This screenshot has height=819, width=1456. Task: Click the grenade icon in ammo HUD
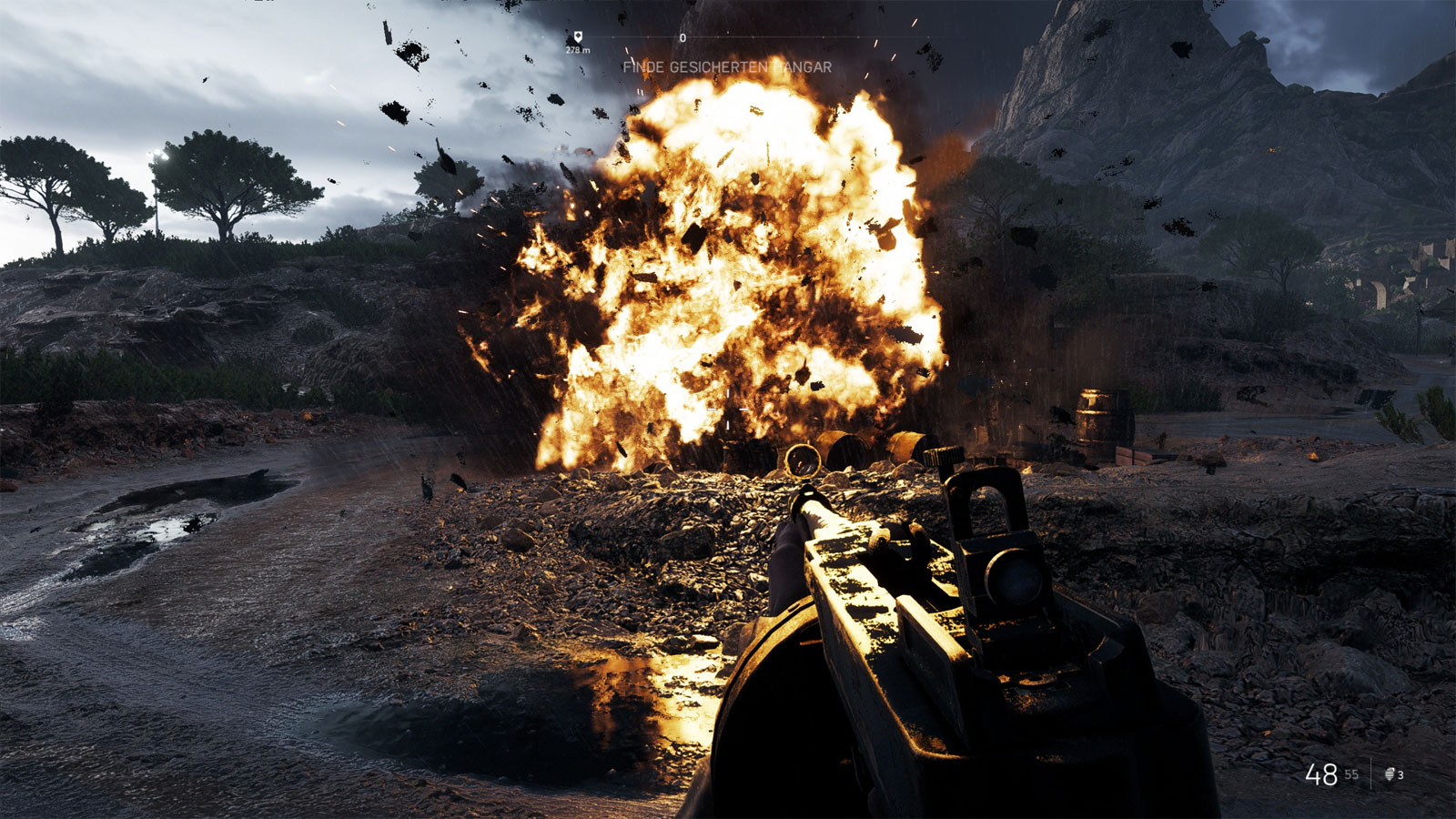[1390, 774]
